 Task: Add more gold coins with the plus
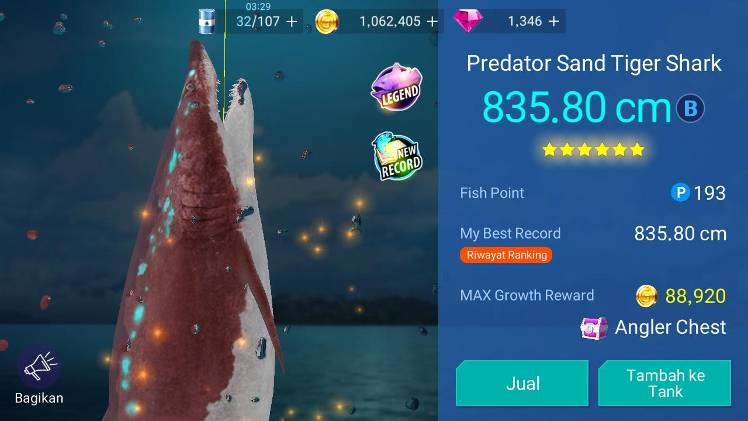pos(432,20)
